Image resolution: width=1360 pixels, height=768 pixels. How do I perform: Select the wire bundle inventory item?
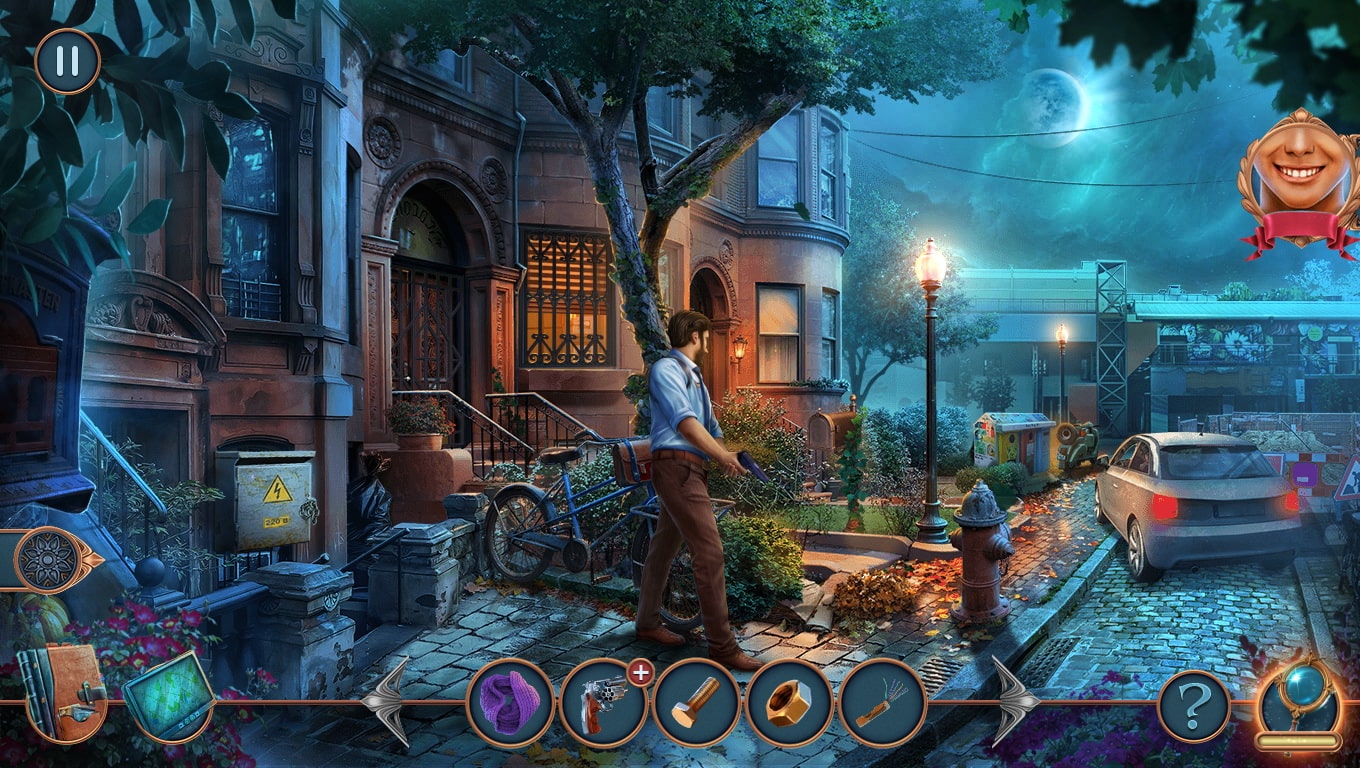pos(882,702)
